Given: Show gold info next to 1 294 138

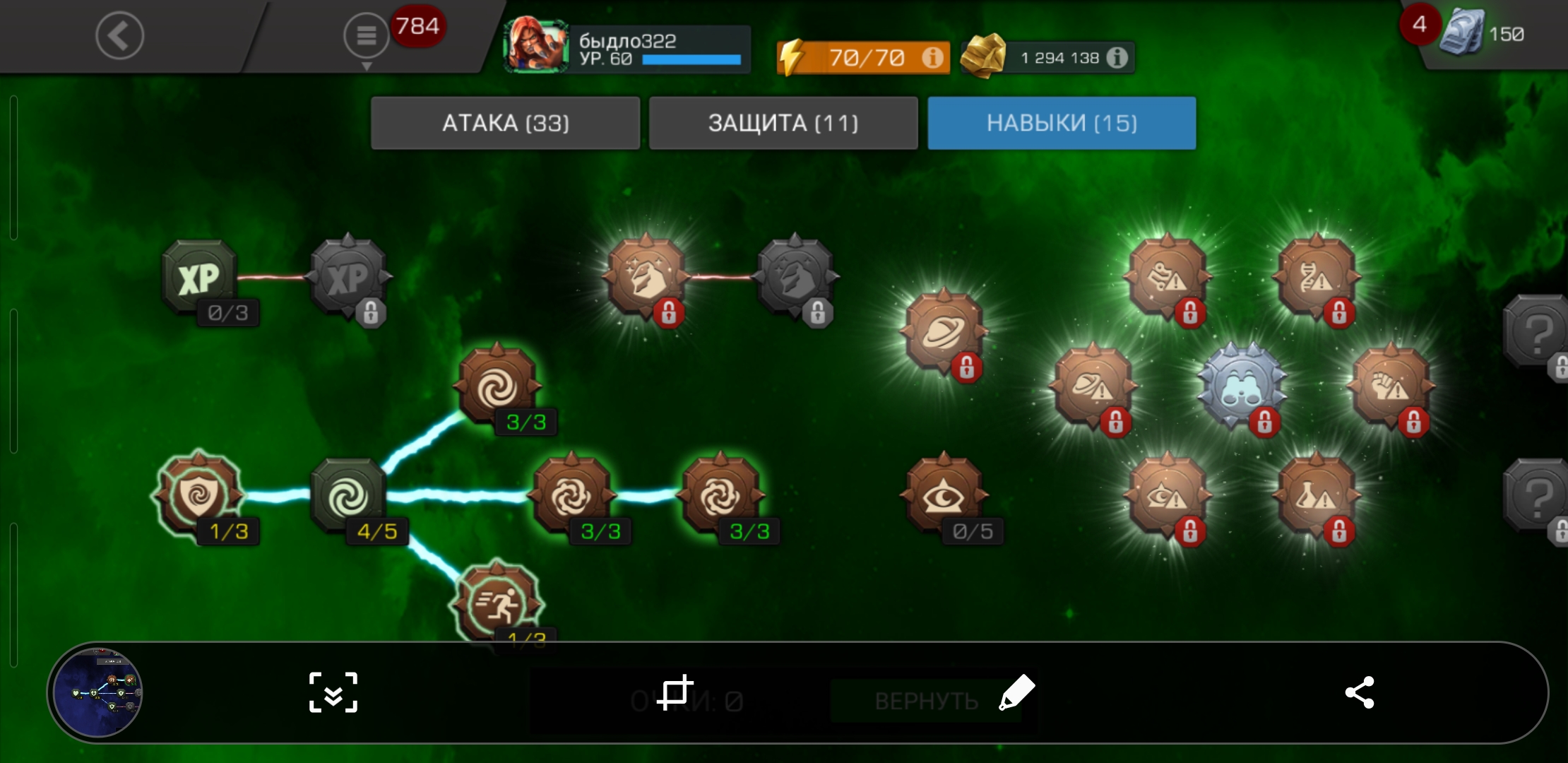Looking at the screenshot, I should [1117, 57].
